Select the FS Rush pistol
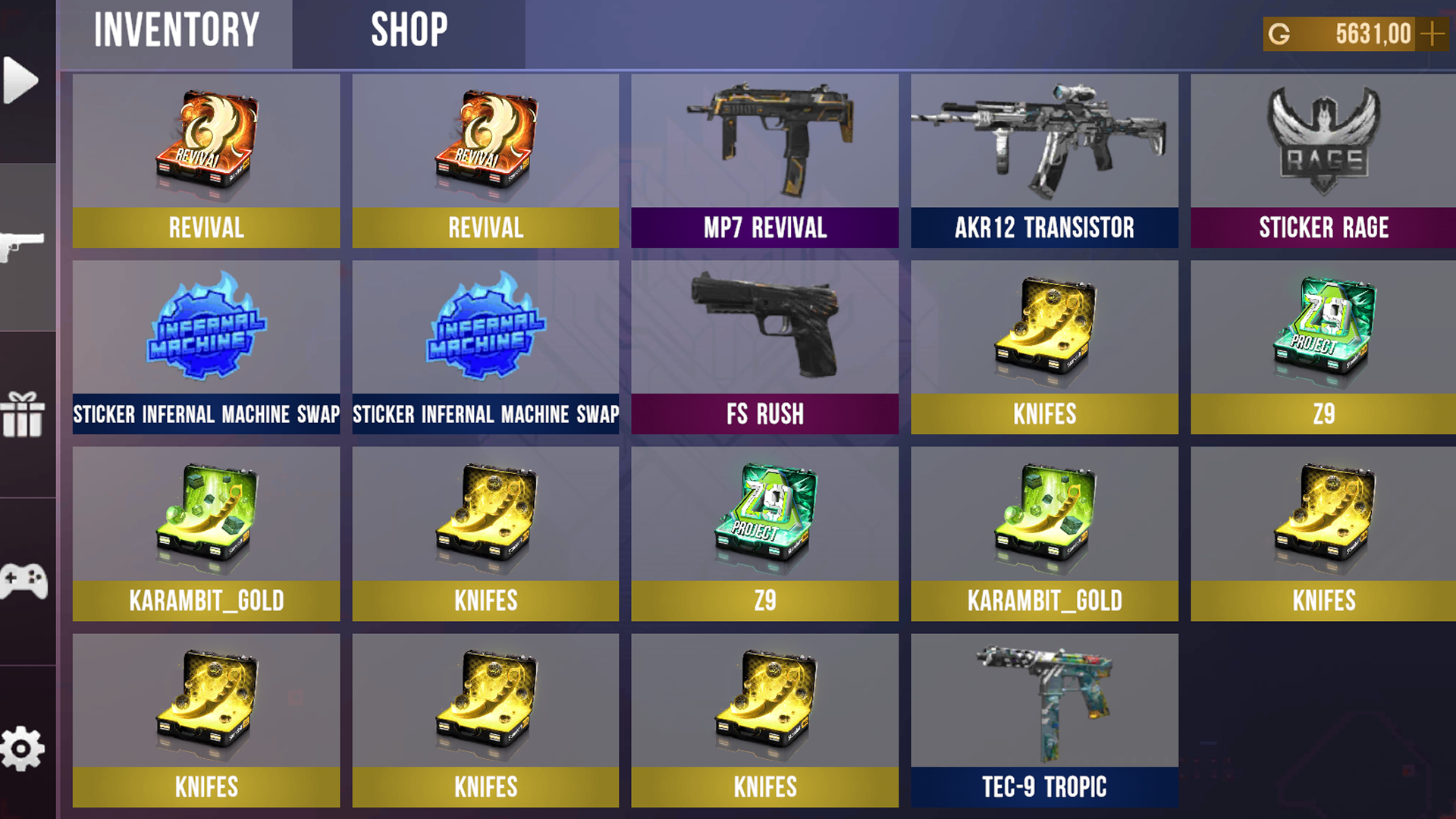Image resolution: width=1456 pixels, height=819 pixels. (x=764, y=326)
